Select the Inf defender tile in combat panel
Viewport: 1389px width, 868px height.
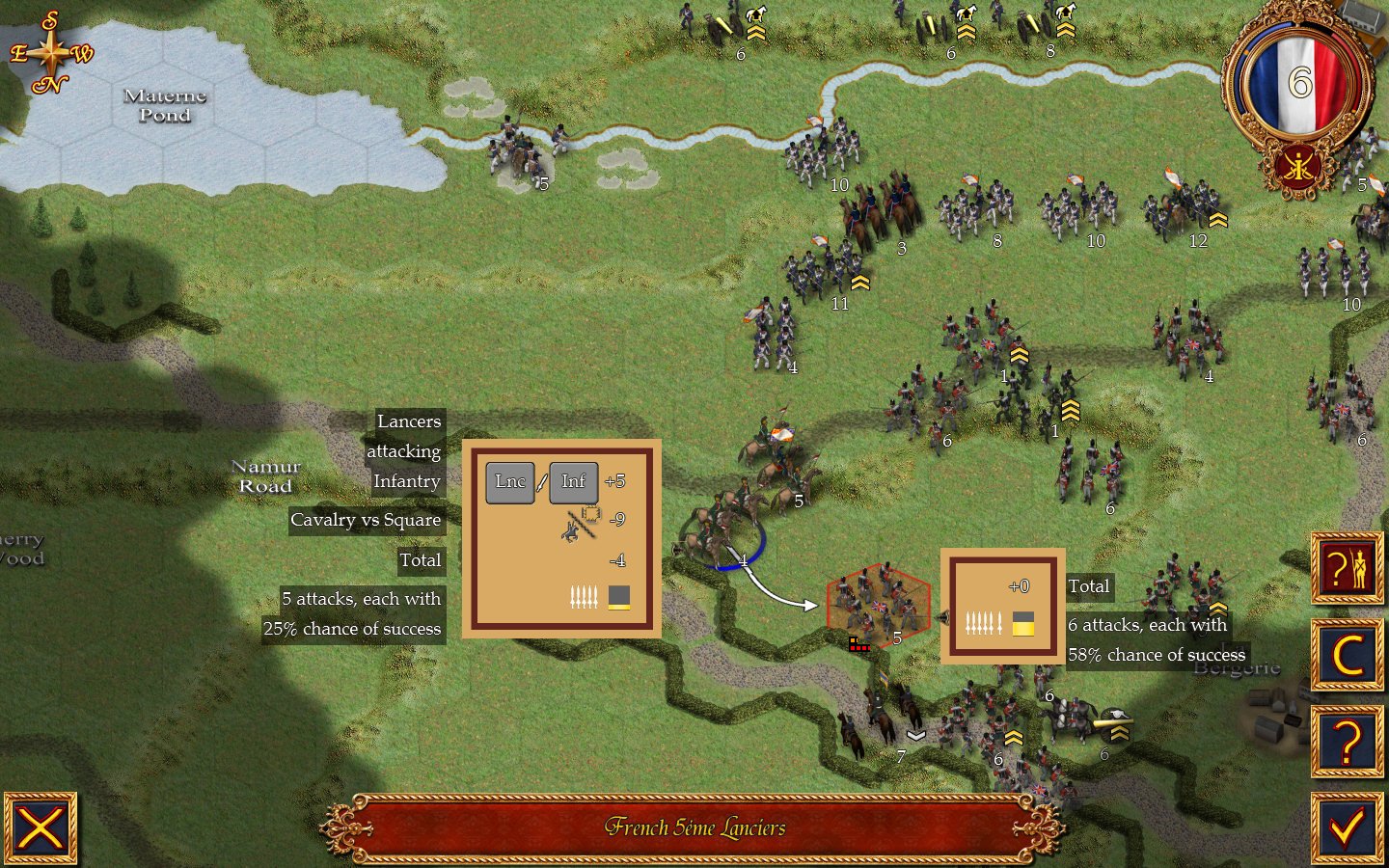click(574, 482)
